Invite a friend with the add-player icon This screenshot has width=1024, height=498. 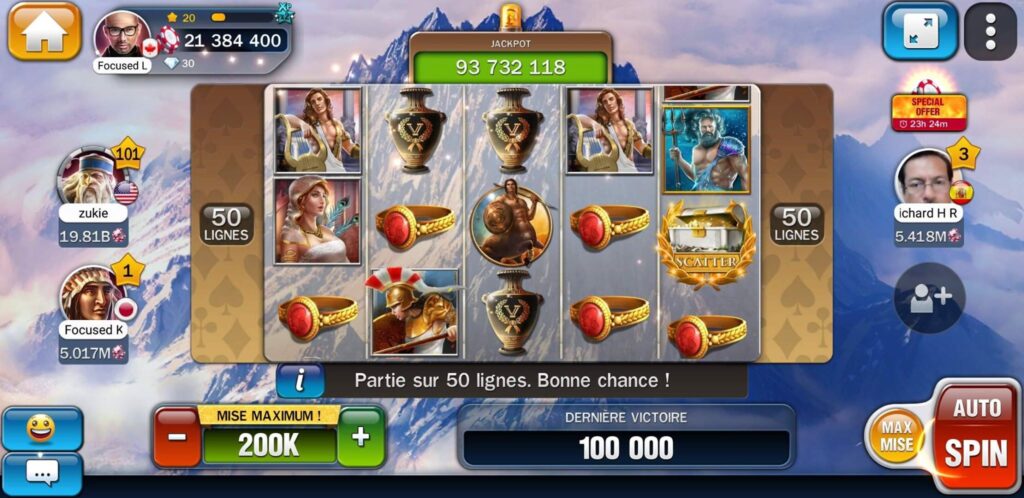tap(928, 298)
